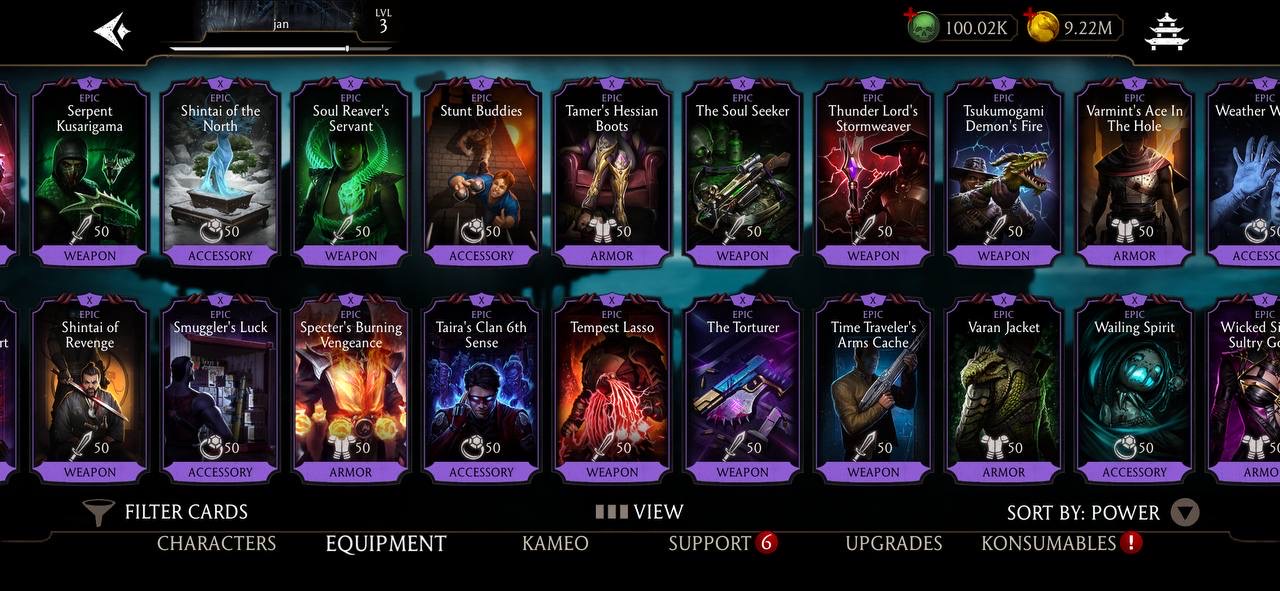
Task: Open Specter's Burning Vengeance armor card
Action: (351, 390)
